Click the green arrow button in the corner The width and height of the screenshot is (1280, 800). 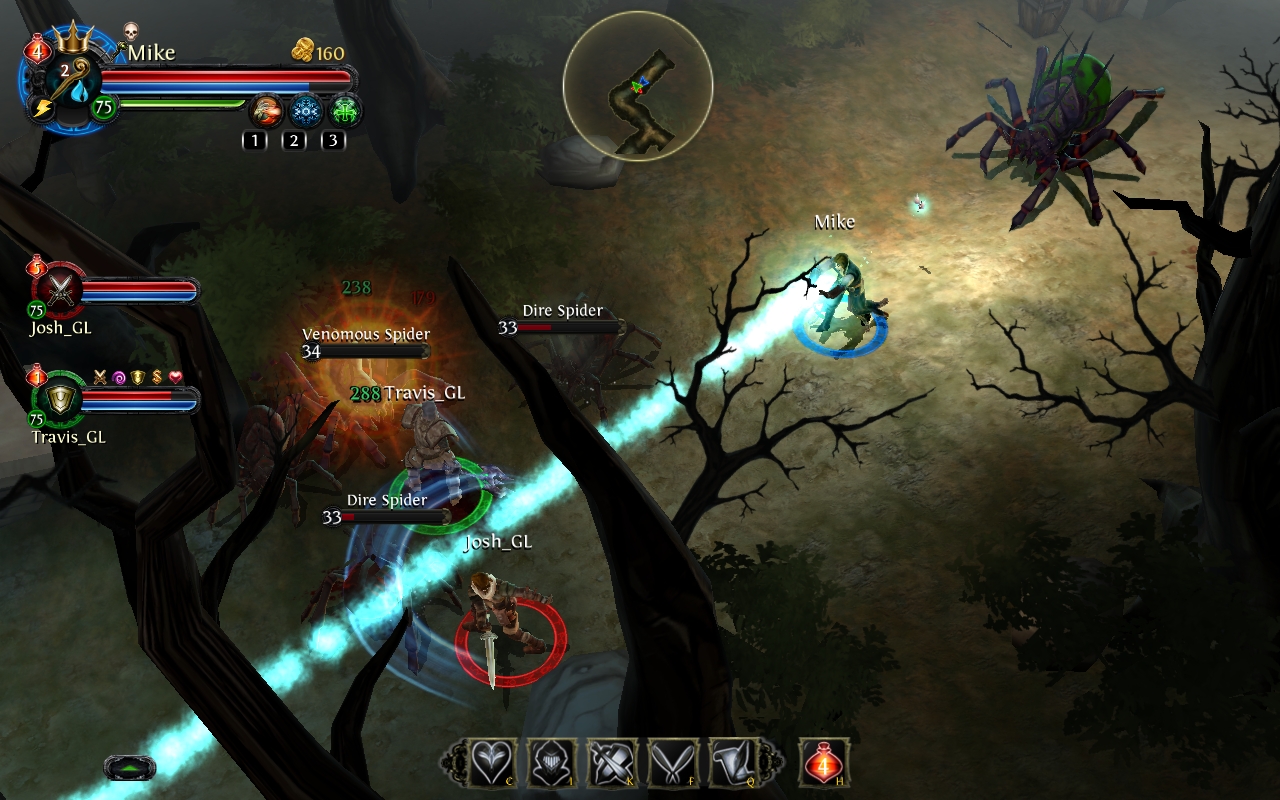point(129,768)
